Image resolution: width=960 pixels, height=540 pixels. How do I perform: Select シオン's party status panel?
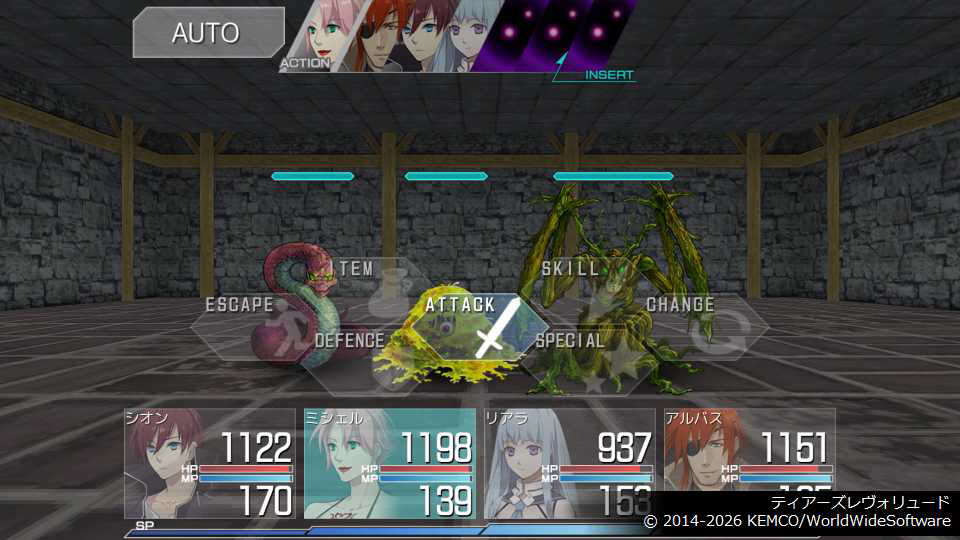pos(210,462)
